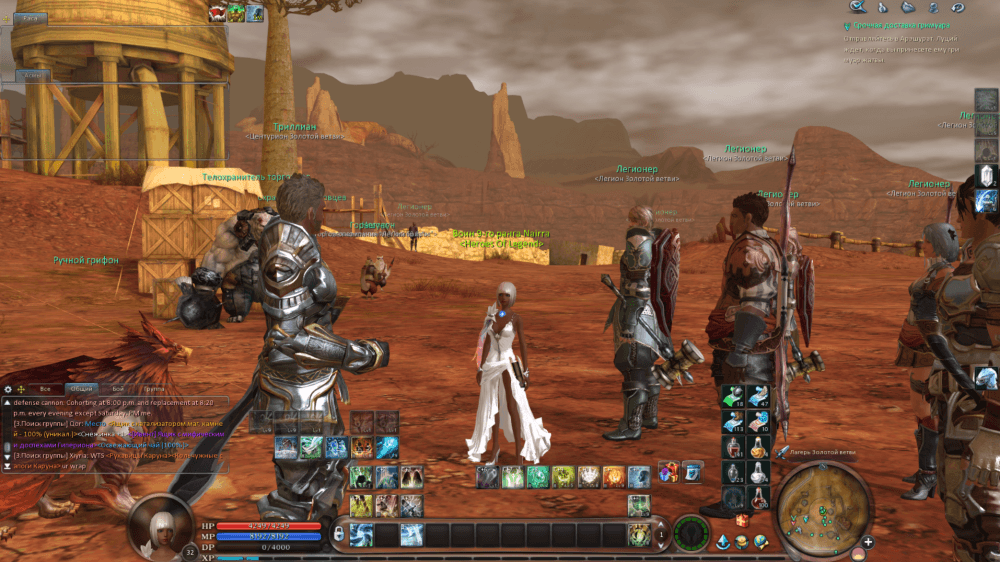Open the 'Бой' chat tab

(118, 388)
